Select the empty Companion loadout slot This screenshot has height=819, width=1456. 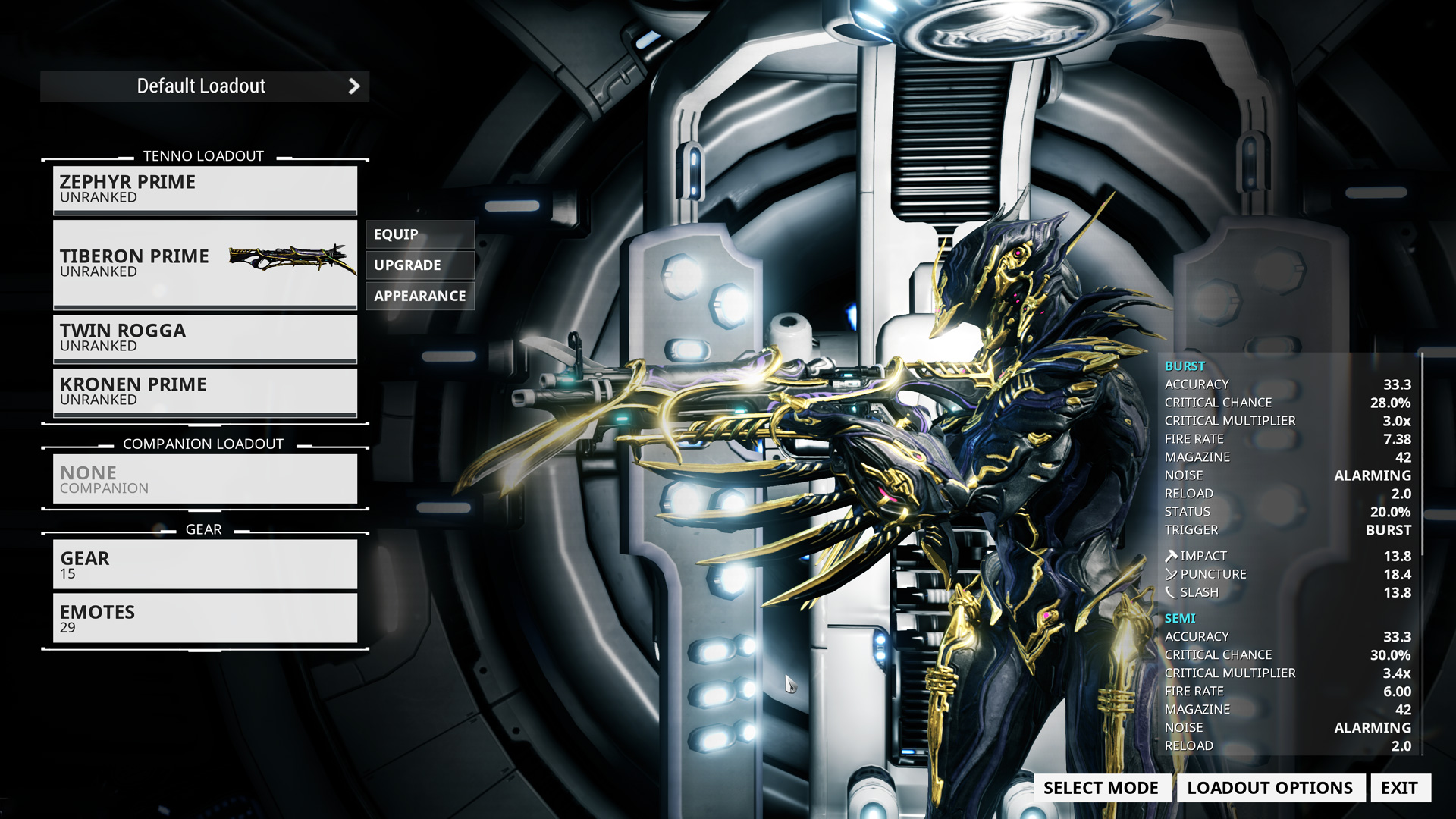[x=205, y=479]
